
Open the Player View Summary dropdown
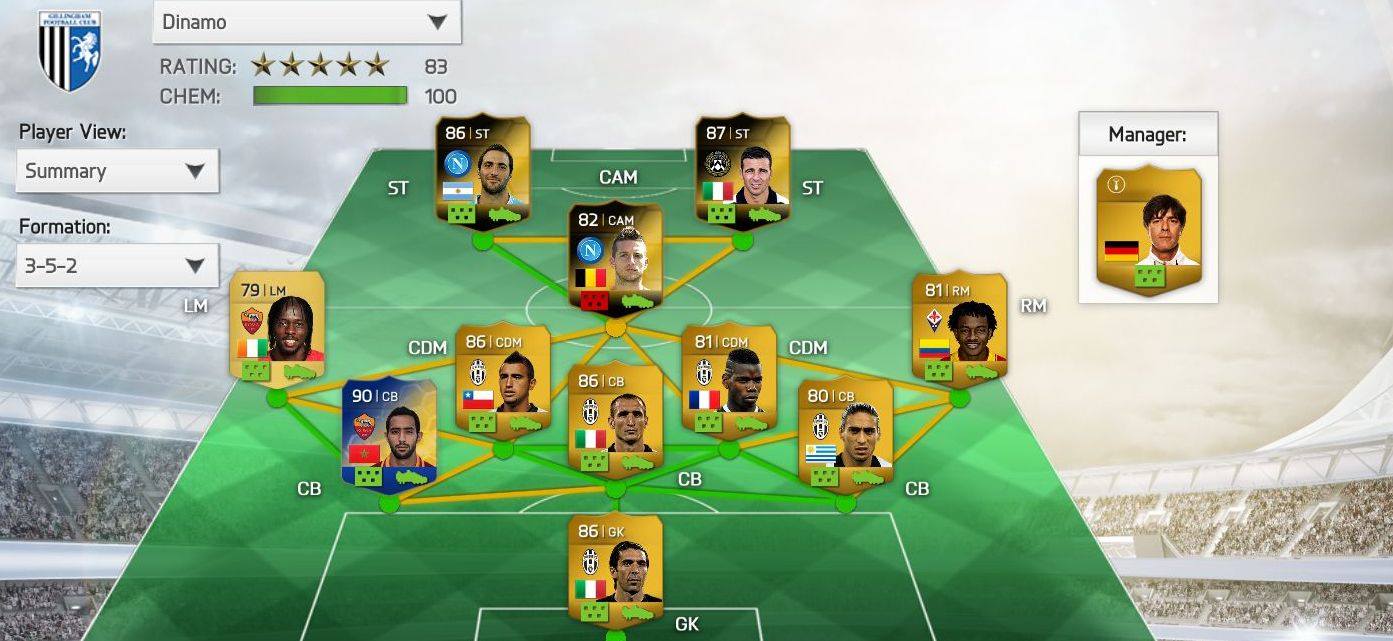coord(117,171)
